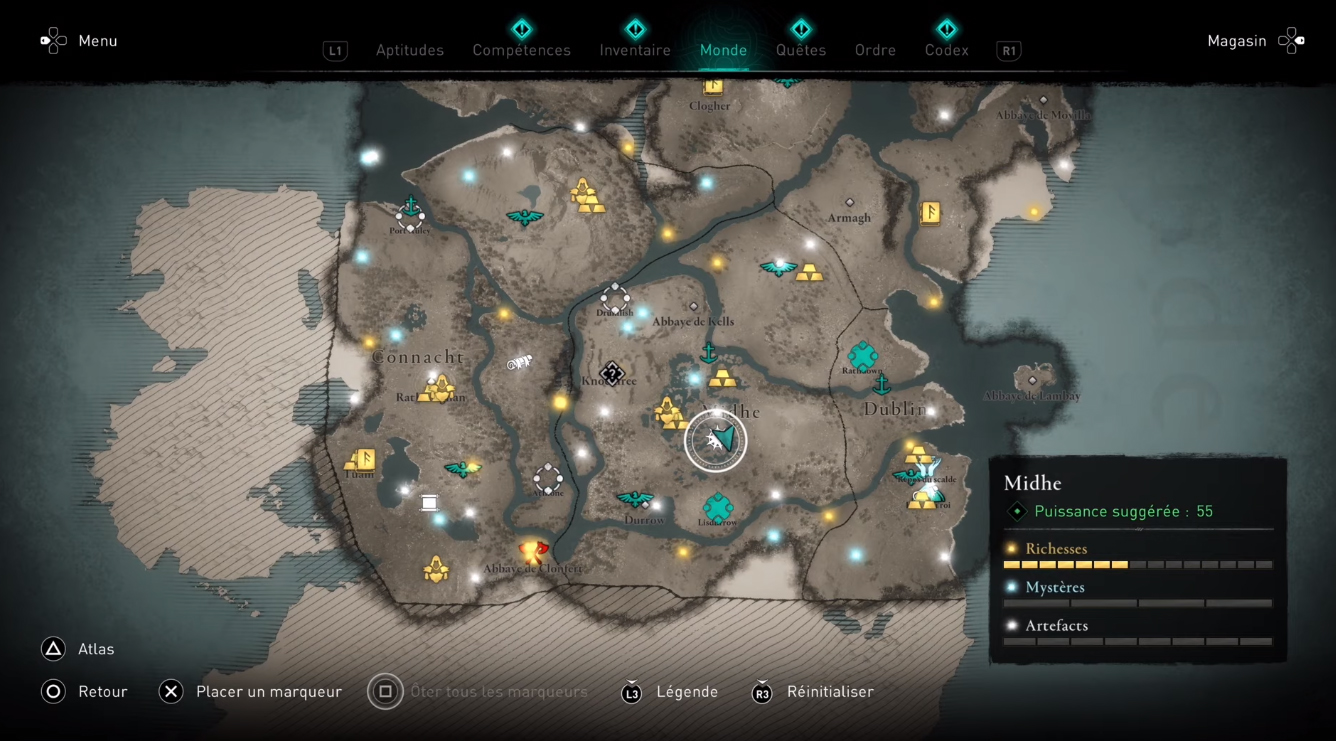Select the Durrow synchronization point eagle
This screenshot has width=1336, height=741.
635,498
